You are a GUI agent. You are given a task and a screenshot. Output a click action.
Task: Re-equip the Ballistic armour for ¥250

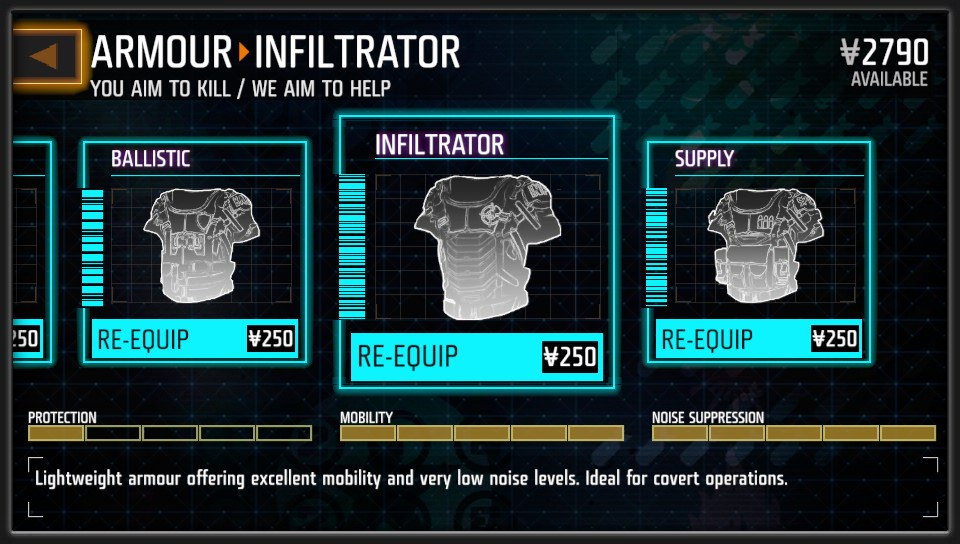tap(195, 339)
